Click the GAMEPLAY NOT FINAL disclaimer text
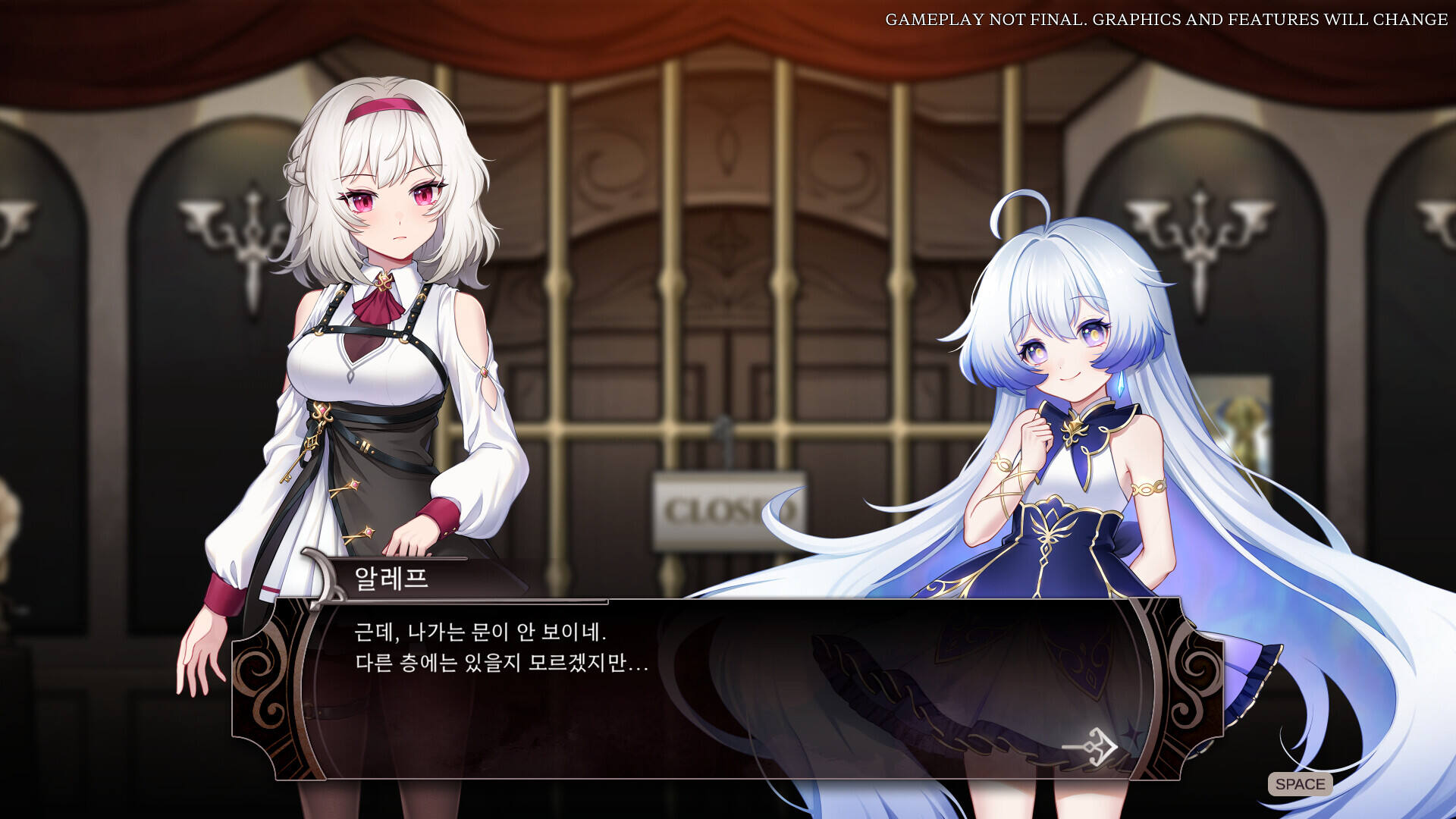Screen dimensions: 1456x819 pos(1168,19)
